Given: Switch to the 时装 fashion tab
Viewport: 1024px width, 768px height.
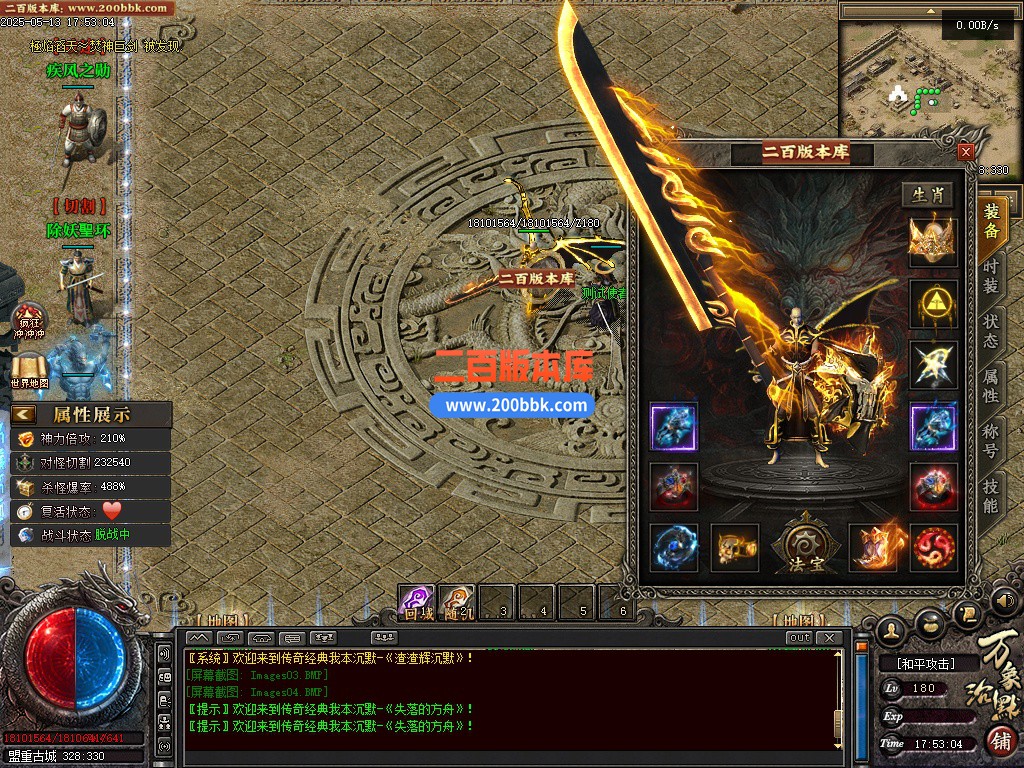Looking at the screenshot, I should 990,271.
